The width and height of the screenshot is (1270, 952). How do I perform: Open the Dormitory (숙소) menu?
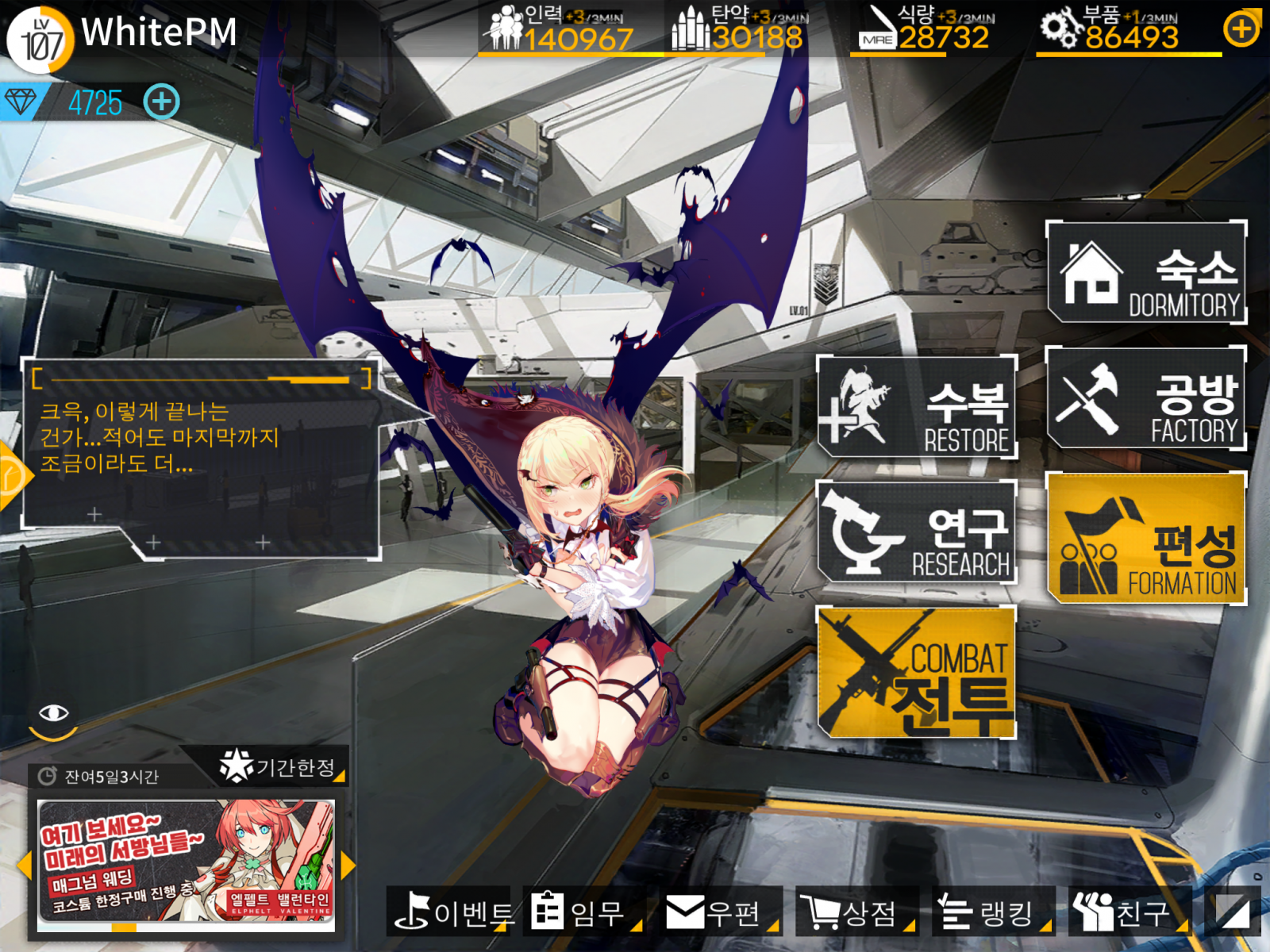1146,274
